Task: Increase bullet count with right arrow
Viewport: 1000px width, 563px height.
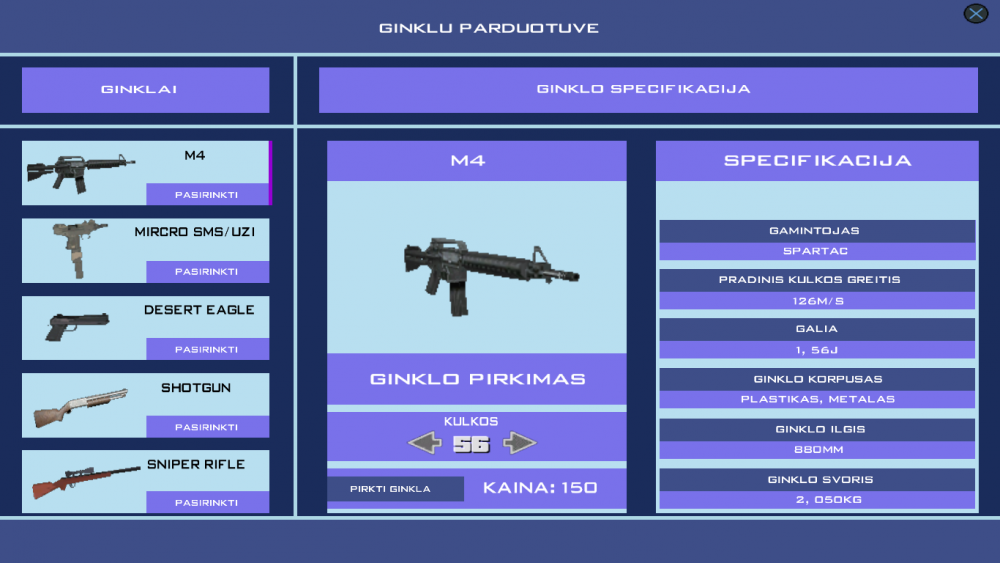Action: pyautogui.click(x=519, y=443)
